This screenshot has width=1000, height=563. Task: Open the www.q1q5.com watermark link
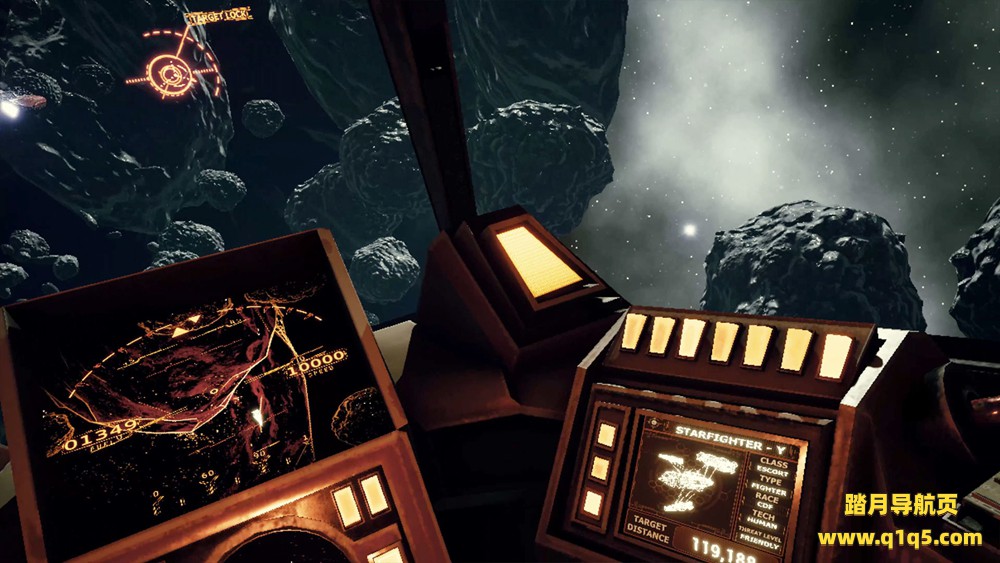(899, 538)
